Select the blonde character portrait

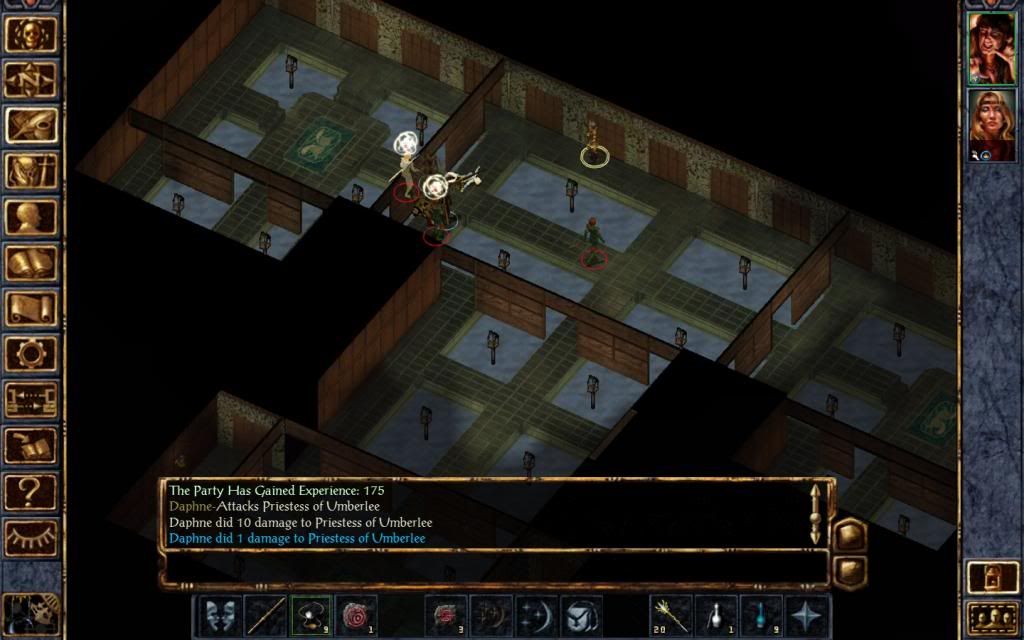(993, 125)
